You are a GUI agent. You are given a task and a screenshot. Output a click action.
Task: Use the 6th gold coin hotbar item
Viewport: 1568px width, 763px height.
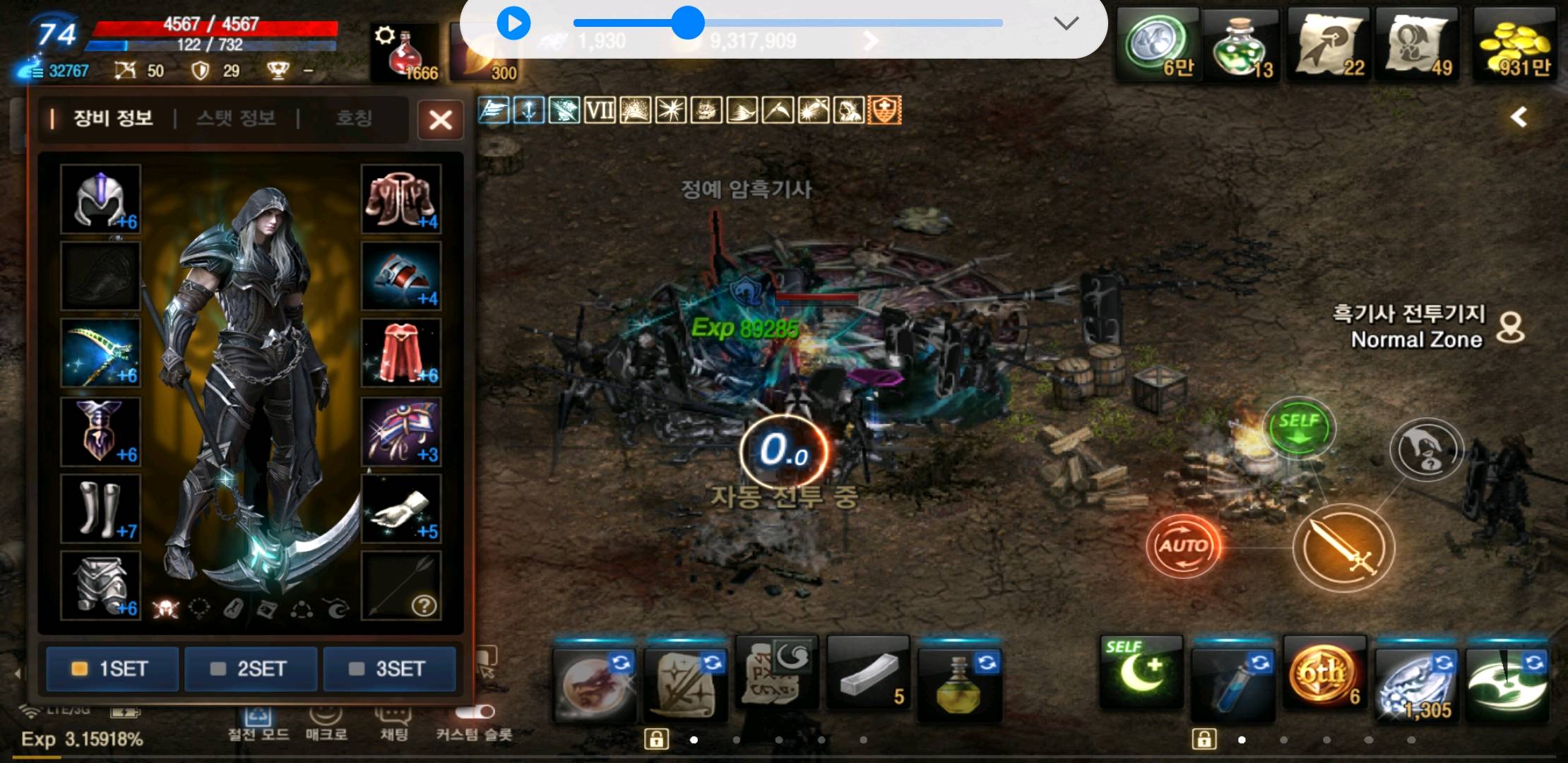1323,676
